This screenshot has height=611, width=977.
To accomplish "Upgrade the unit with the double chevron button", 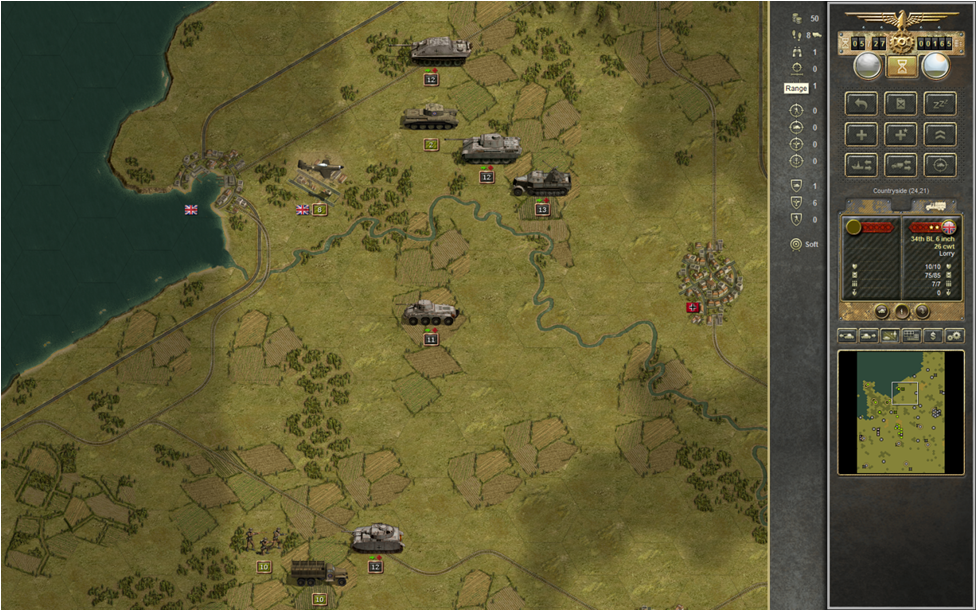I will point(939,134).
